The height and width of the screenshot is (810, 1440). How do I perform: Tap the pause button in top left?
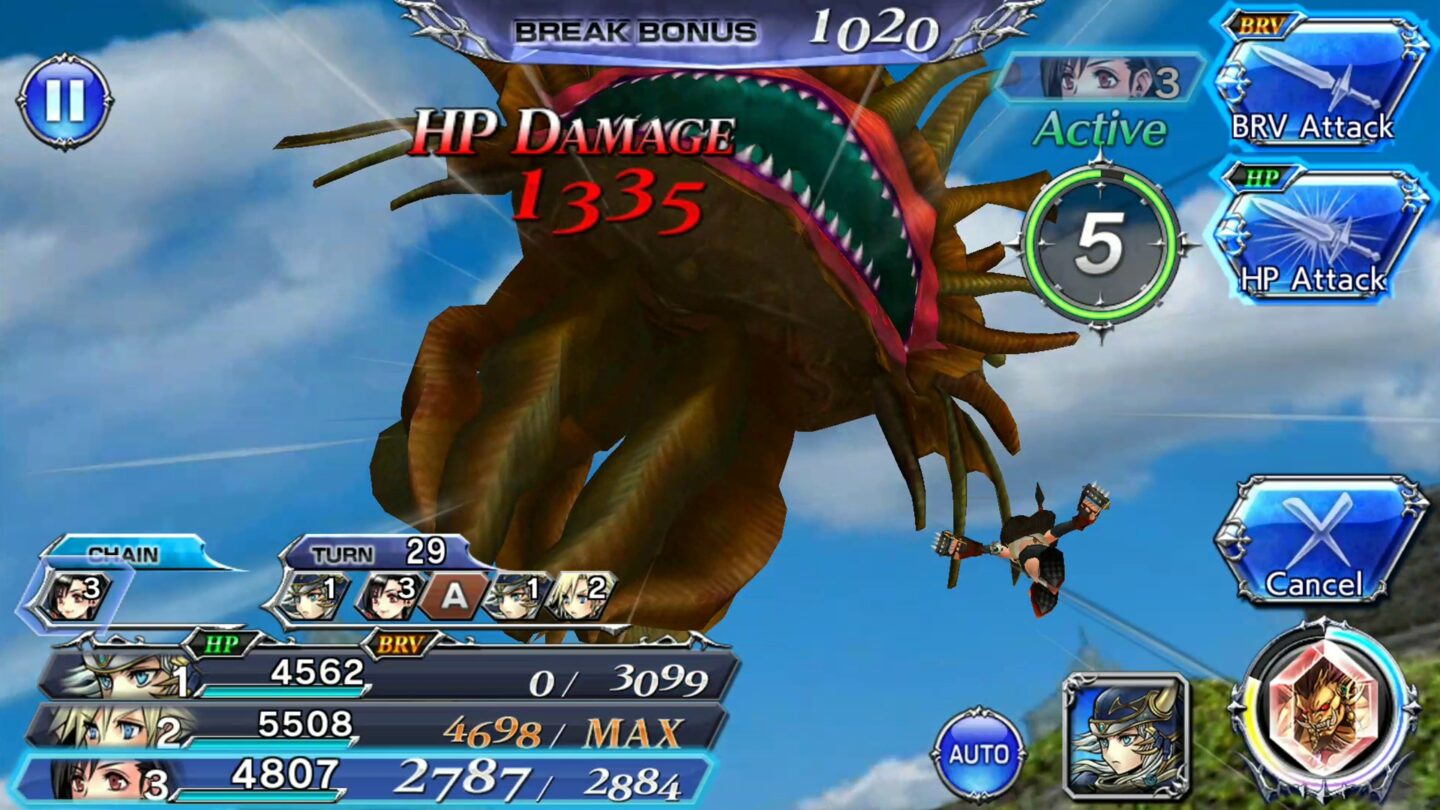tap(63, 100)
